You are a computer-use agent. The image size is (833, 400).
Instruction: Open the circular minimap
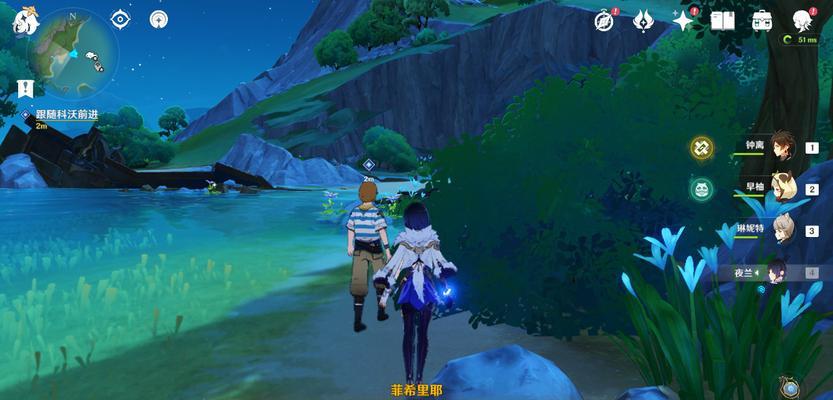point(73,52)
